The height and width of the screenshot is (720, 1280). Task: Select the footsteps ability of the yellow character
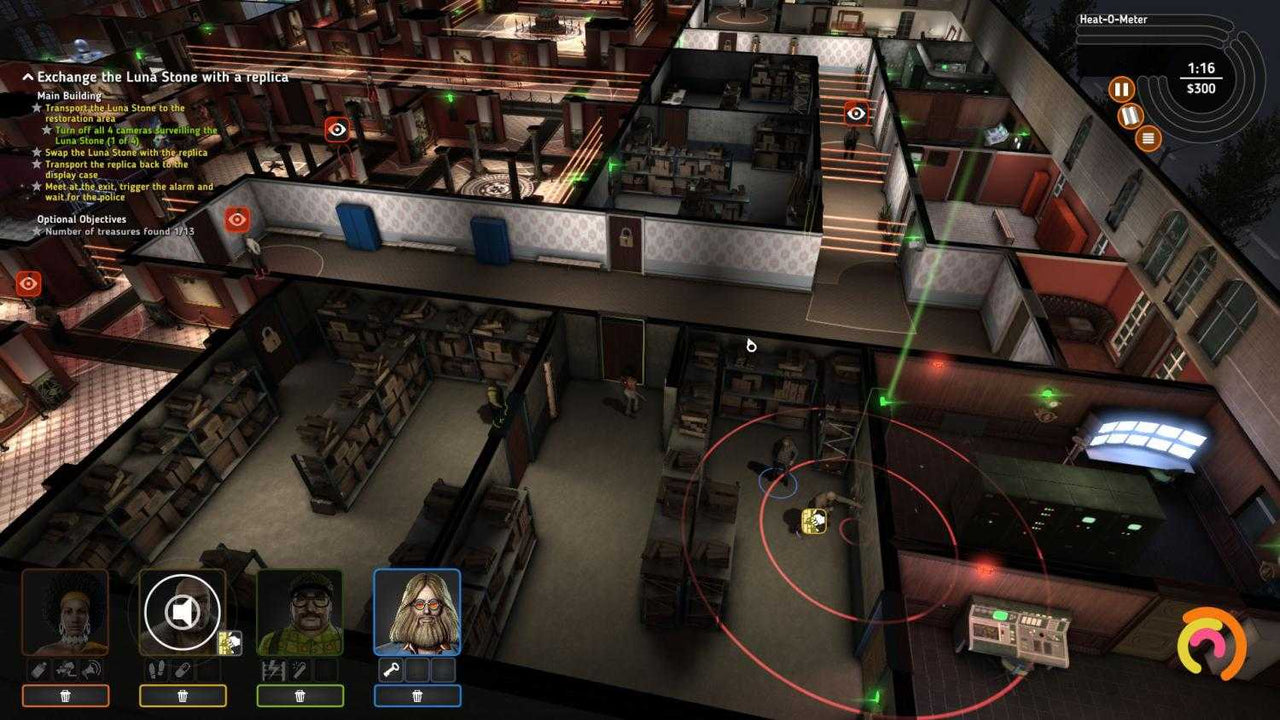pos(156,668)
